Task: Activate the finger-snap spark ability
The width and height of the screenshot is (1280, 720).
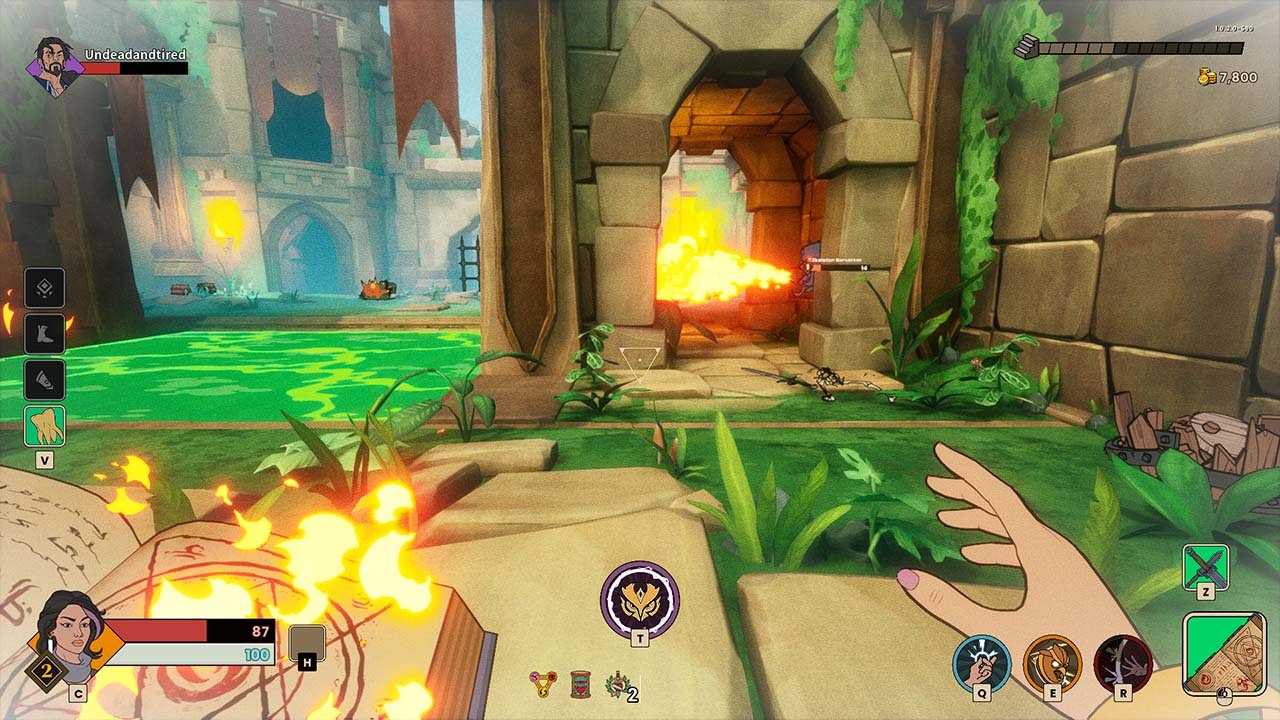Action: pos(981,663)
